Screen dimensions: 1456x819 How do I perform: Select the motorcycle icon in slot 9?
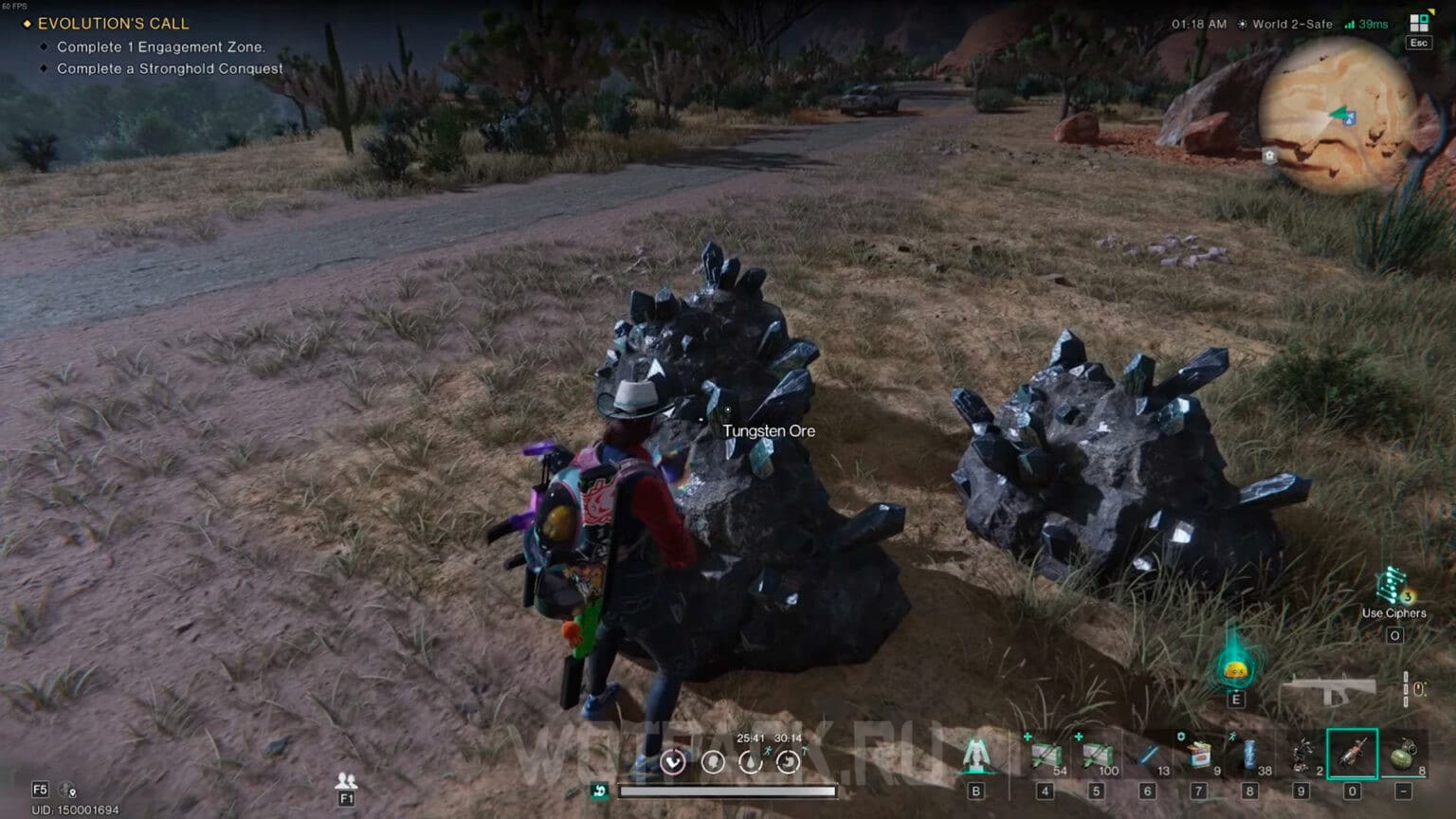pyautogui.click(x=1301, y=752)
